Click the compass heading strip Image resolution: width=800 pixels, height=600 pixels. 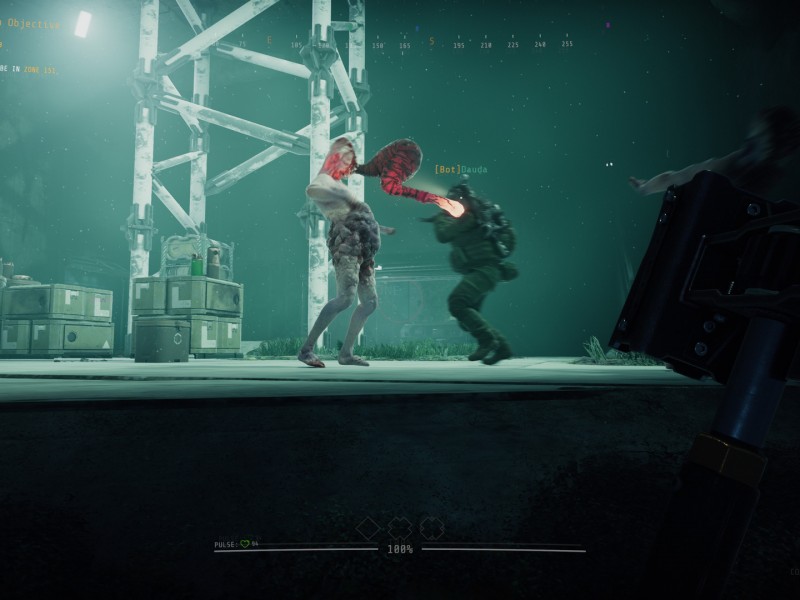pos(400,44)
